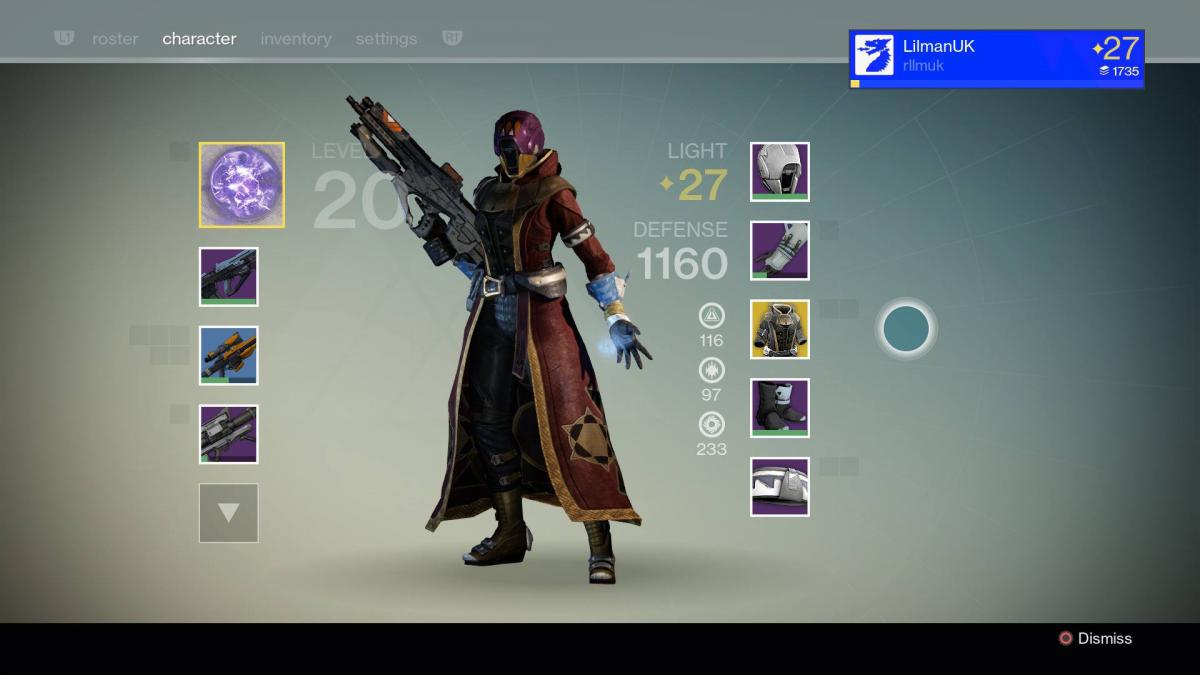Select the boots armor slot
The image size is (1200, 675).
click(x=780, y=408)
